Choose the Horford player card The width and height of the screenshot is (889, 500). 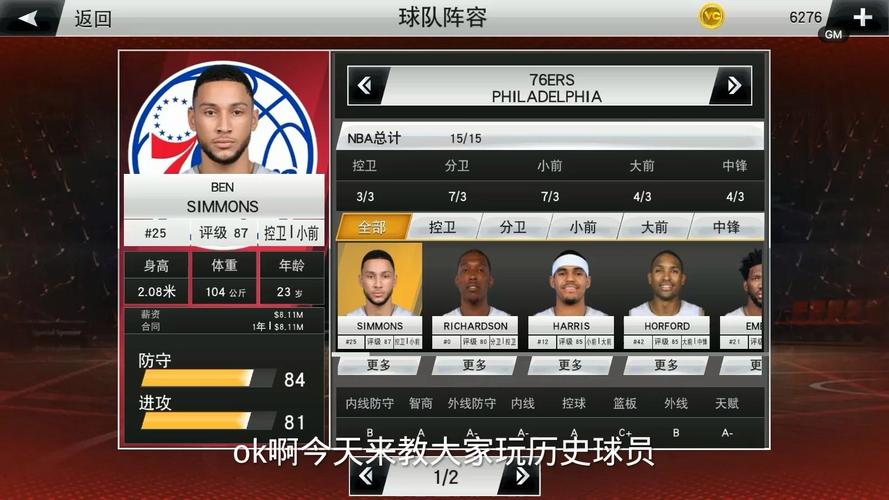point(667,292)
